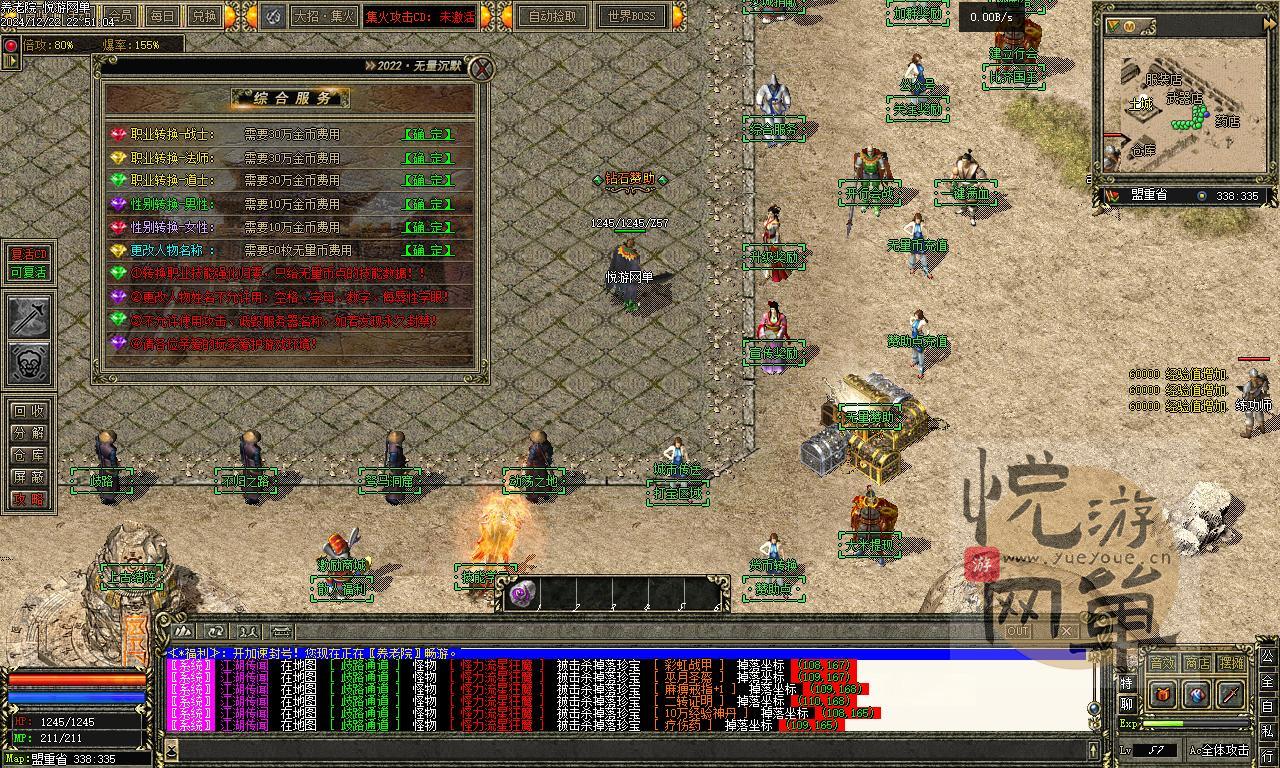Toggle the 音效 sound setting
The height and width of the screenshot is (768, 1280).
click(x=1162, y=663)
